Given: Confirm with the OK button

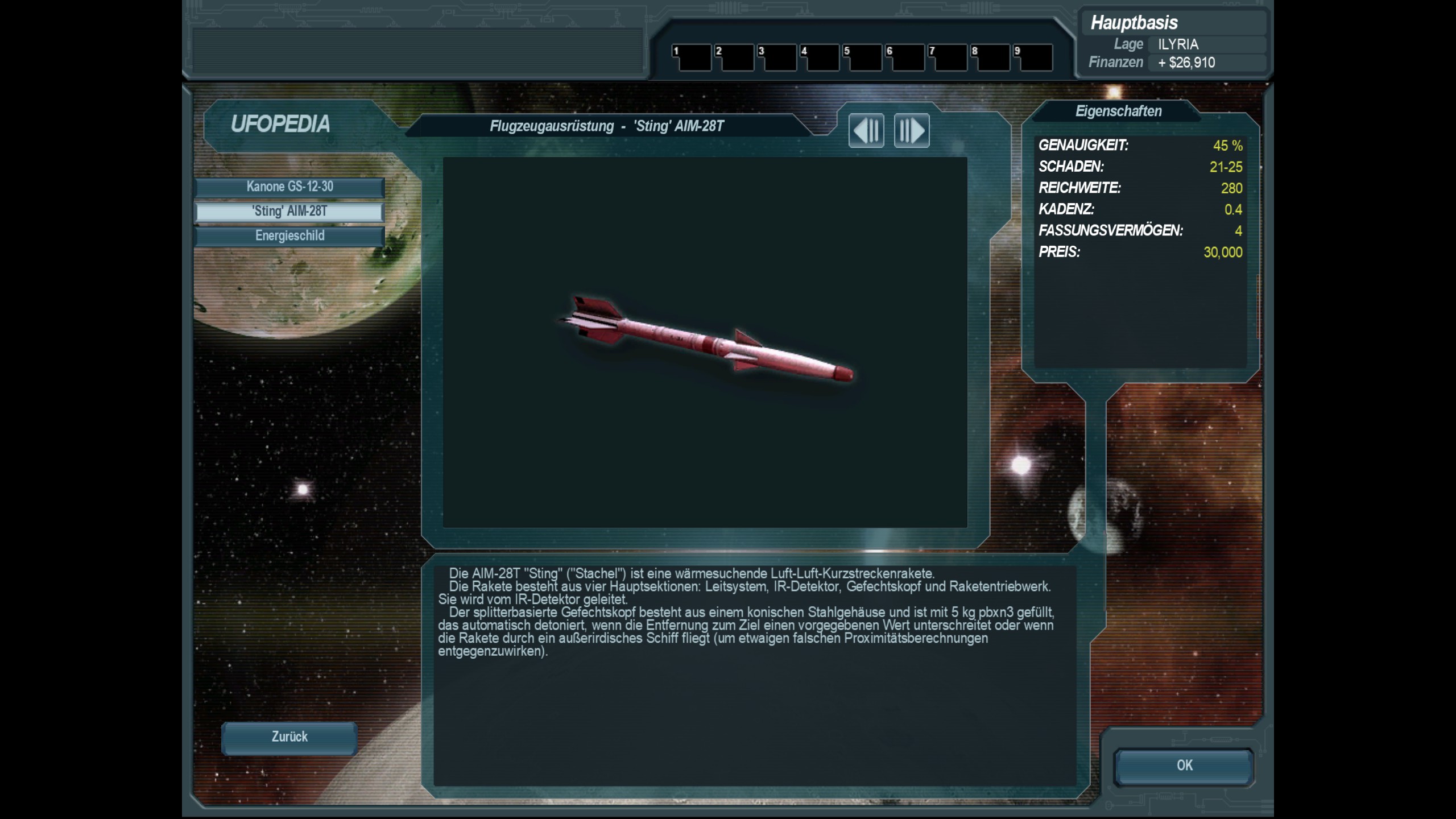Looking at the screenshot, I should (1184, 766).
